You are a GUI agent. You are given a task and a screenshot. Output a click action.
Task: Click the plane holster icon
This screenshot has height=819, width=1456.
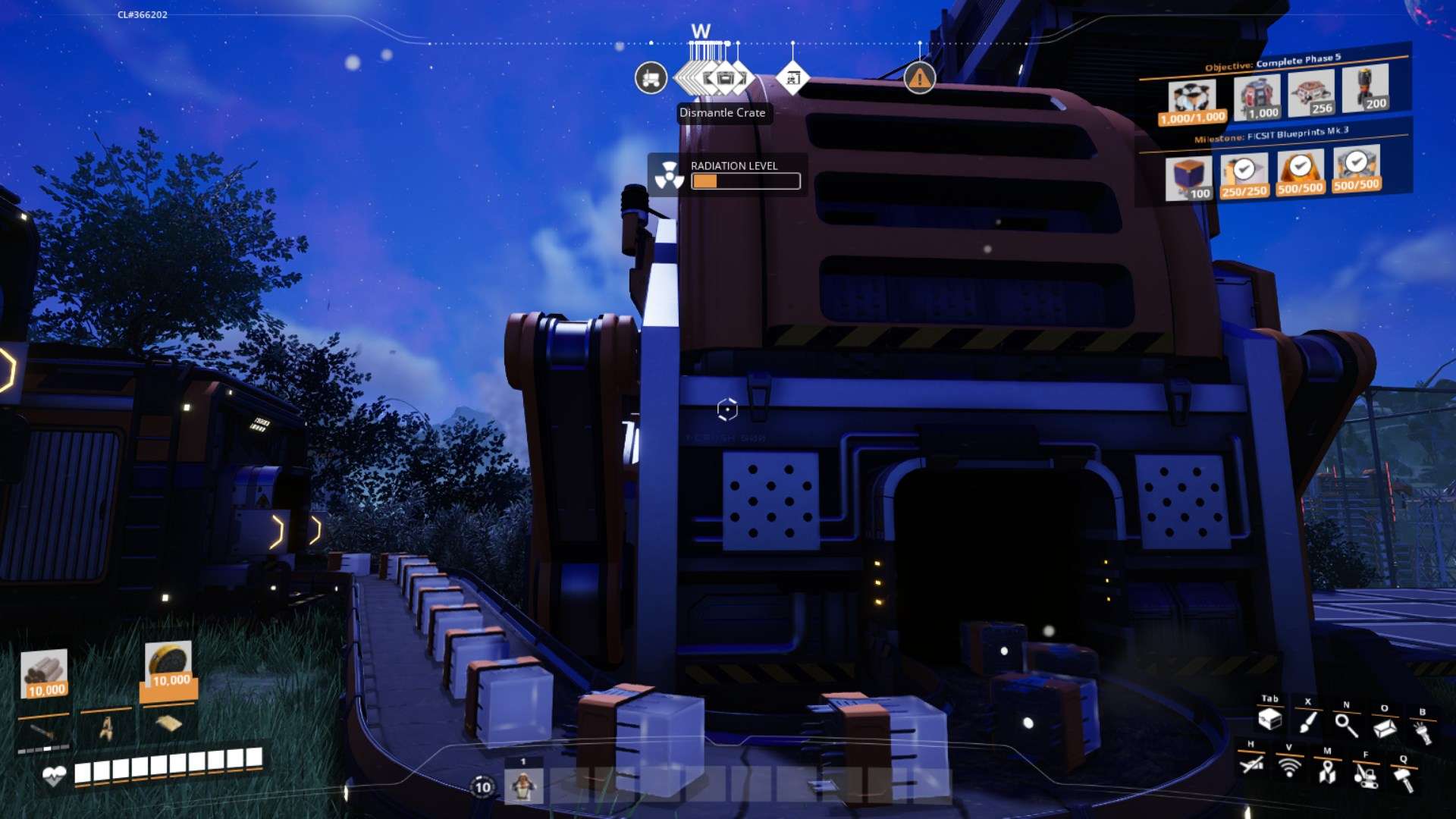click(1251, 764)
